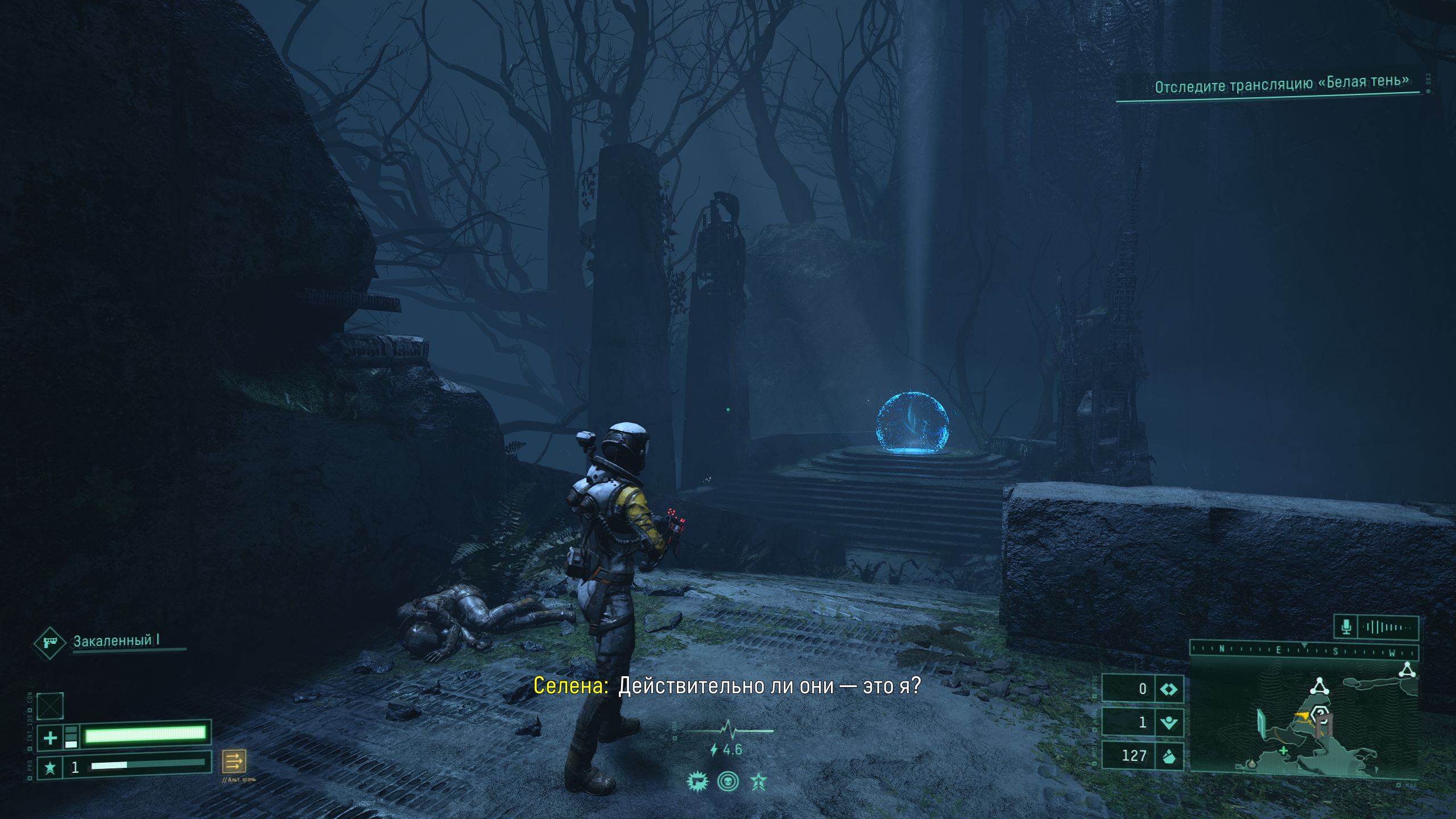Open the «Белая тень» objective tracker

[x=1281, y=84]
